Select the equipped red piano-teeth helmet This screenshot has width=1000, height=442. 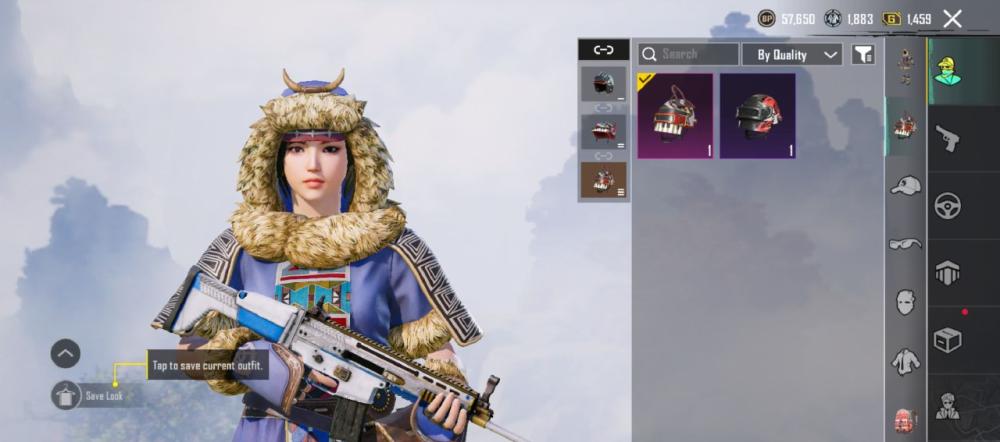click(x=675, y=115)
